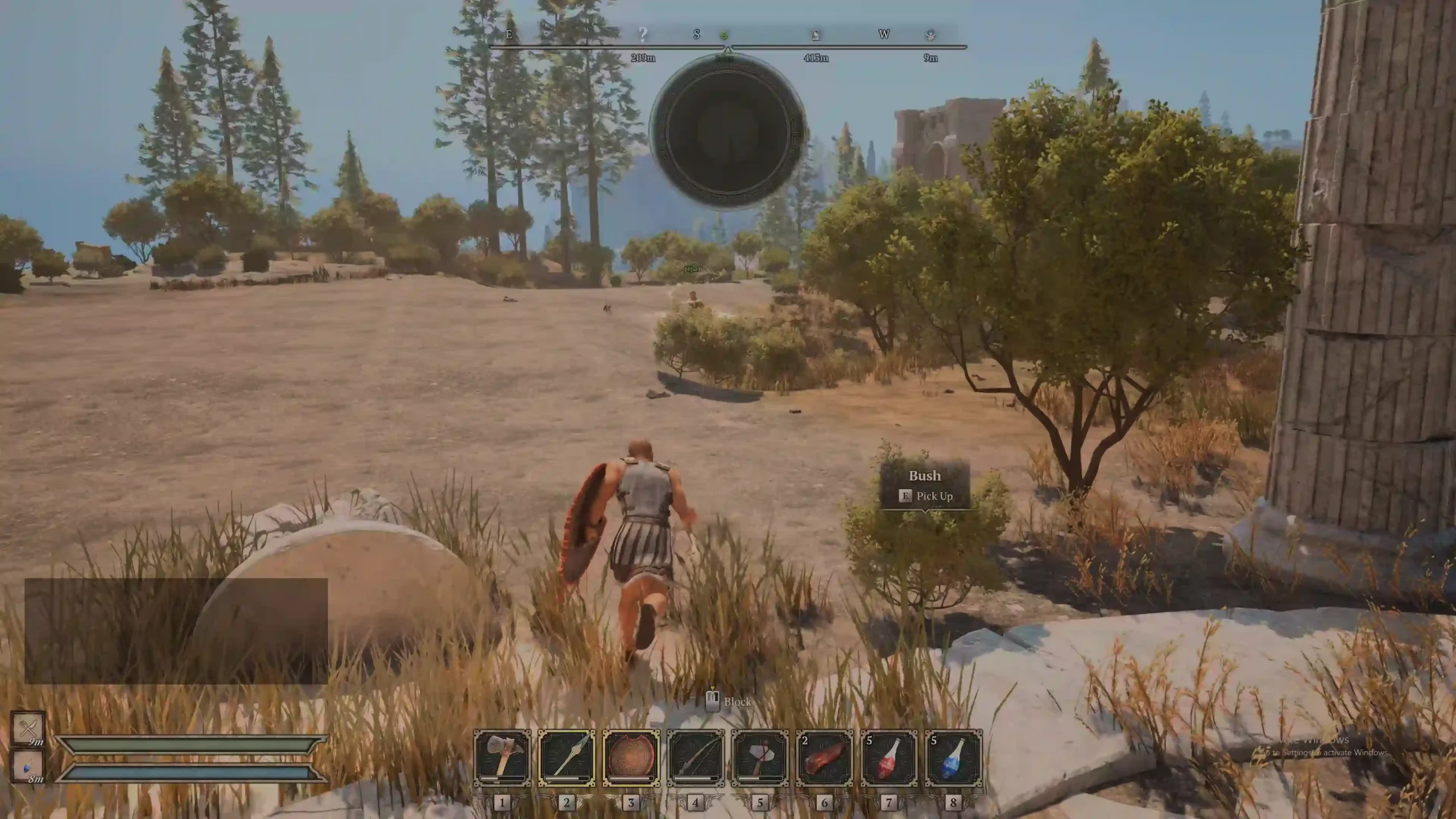Switch to the bow in the hotbar
Image resolution: width=1456 pixels, height=819 pixels.
(x=696, y=758)
